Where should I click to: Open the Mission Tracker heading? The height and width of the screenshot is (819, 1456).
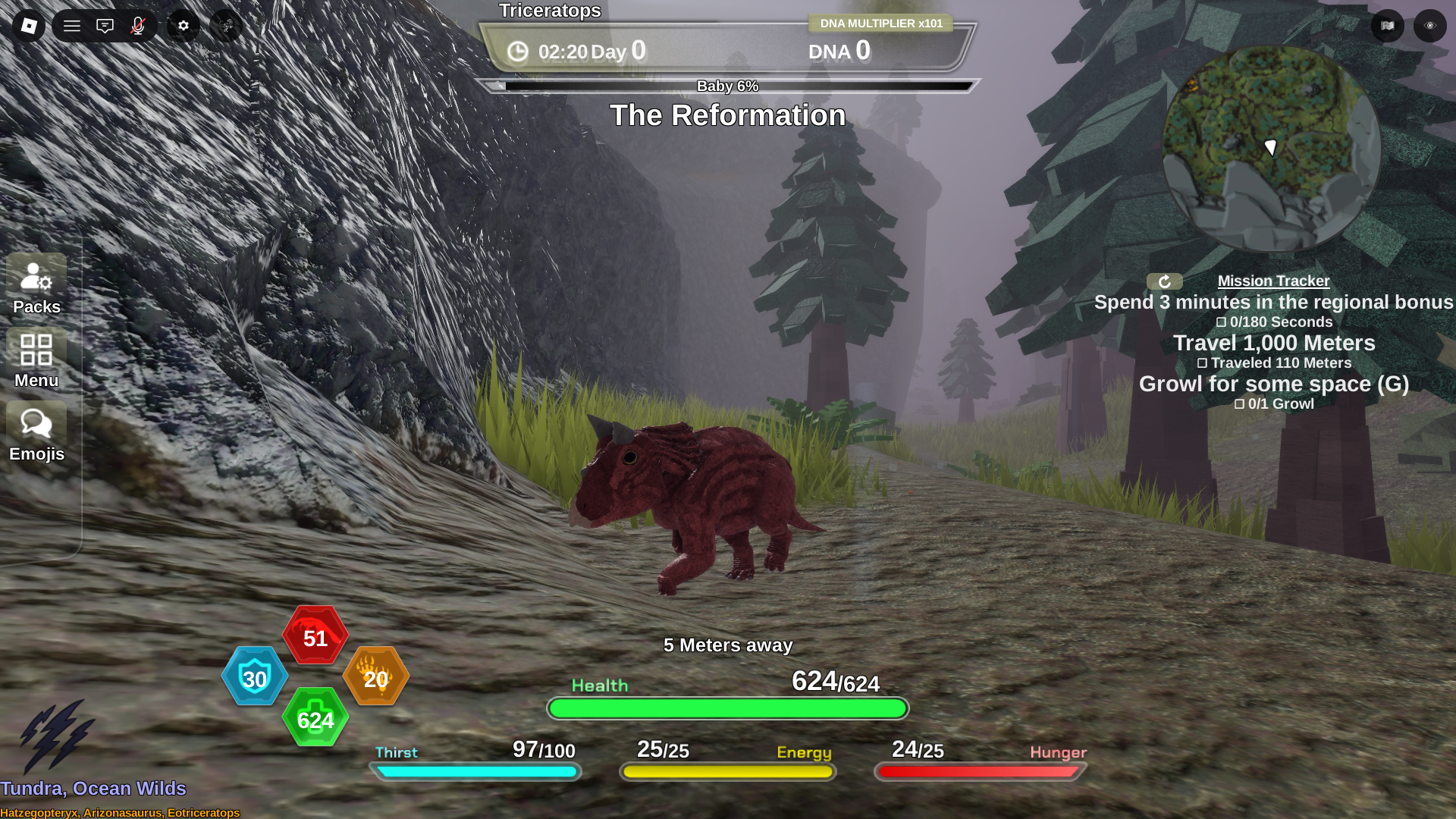coord(1273,281)
